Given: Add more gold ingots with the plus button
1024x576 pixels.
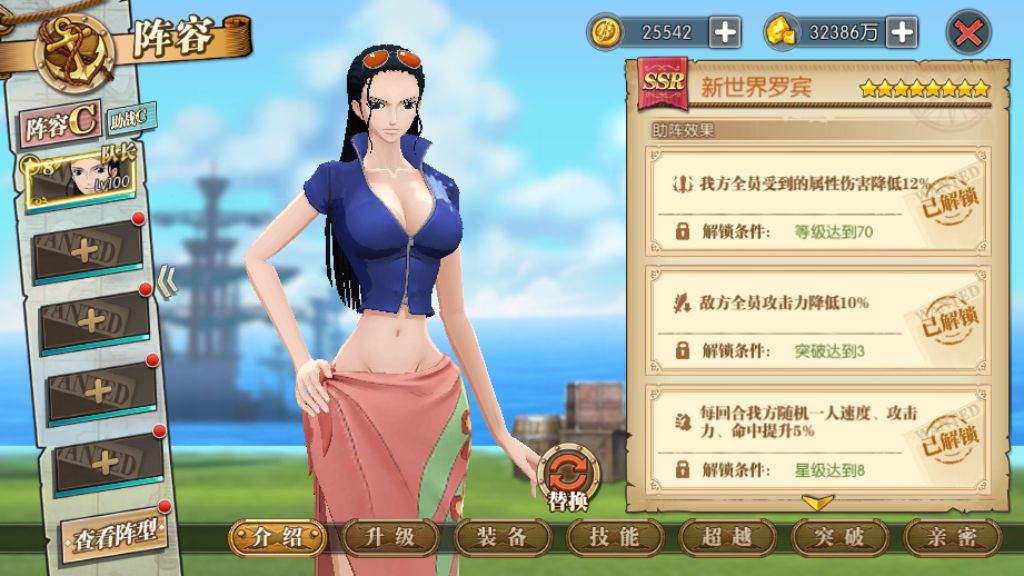Looking at the screenshot, I should tap(901, 33).
